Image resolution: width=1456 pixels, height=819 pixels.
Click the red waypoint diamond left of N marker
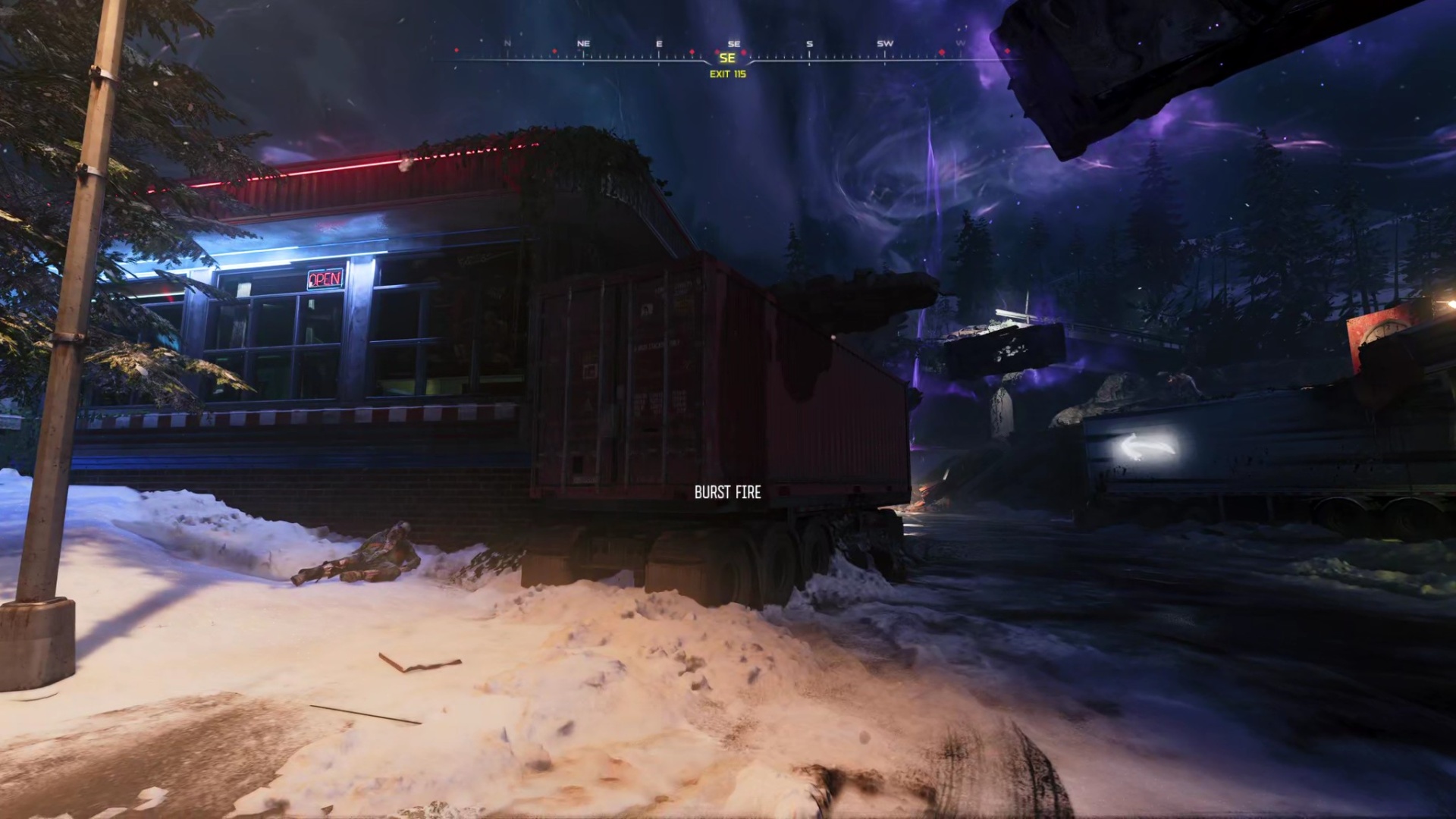pos(456,50)
